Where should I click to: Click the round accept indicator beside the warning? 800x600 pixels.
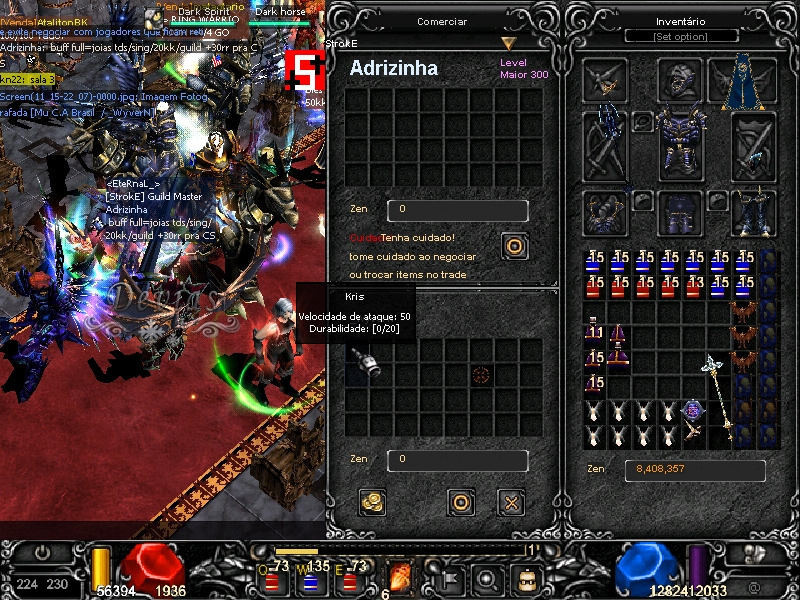514,246
